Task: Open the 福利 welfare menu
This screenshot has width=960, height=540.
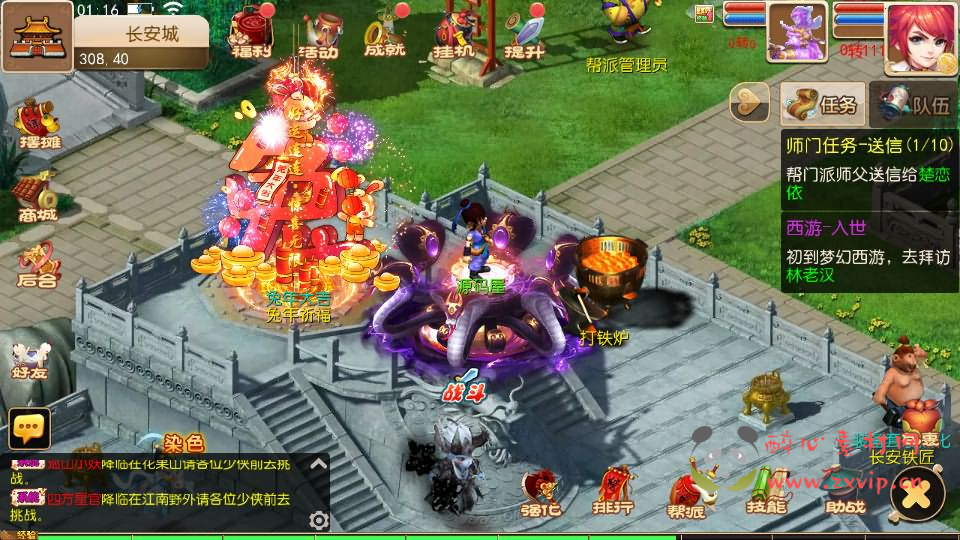Action: [250, 35]
